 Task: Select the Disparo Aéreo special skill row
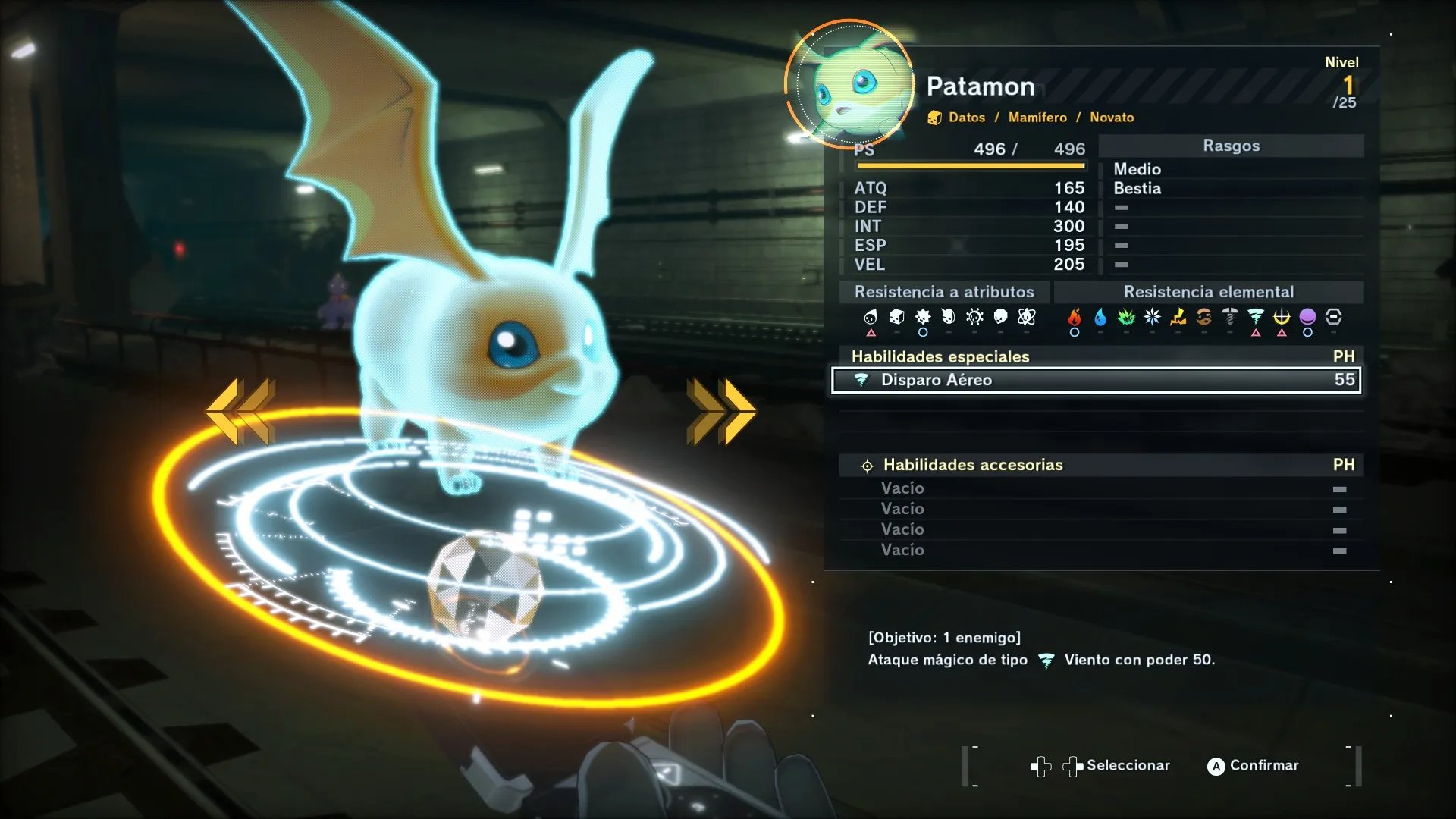(x=1096, y=380)
